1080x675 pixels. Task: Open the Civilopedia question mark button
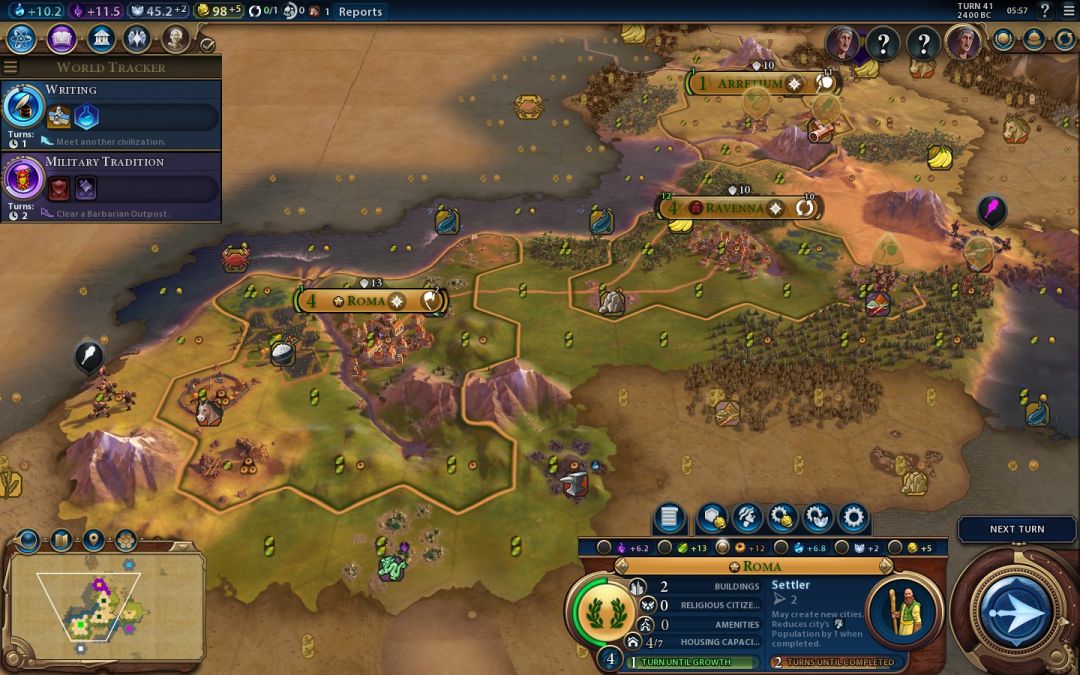pyautogui.click(x=1045, y=12)
